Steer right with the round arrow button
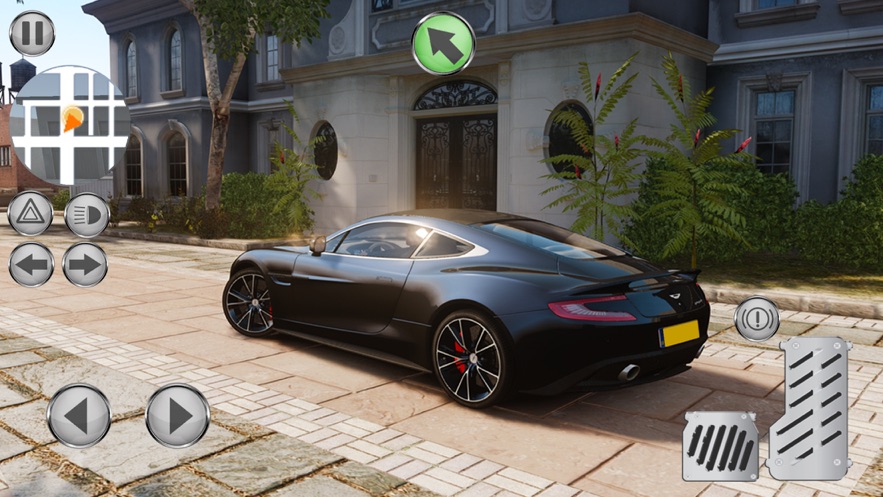Image resolution: width=883 pixels, height=497 pixels. coord(178,415)
